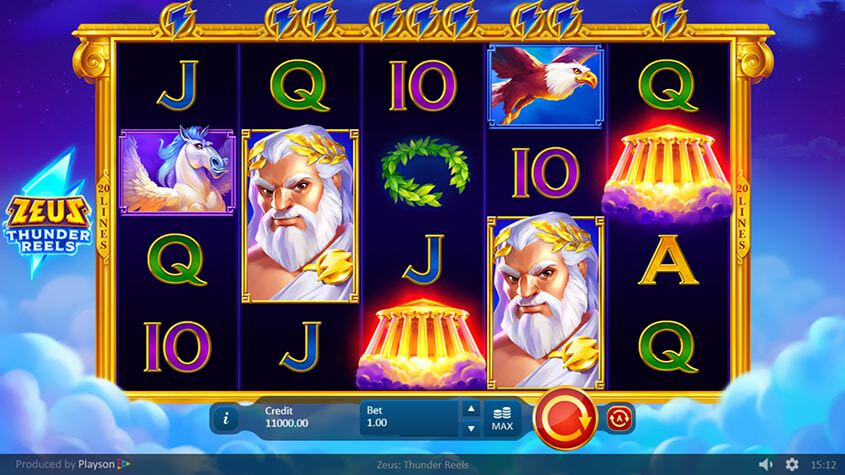Spin the reels with the red button
Screen dimensions: 845x475
[x=566, y=417]
